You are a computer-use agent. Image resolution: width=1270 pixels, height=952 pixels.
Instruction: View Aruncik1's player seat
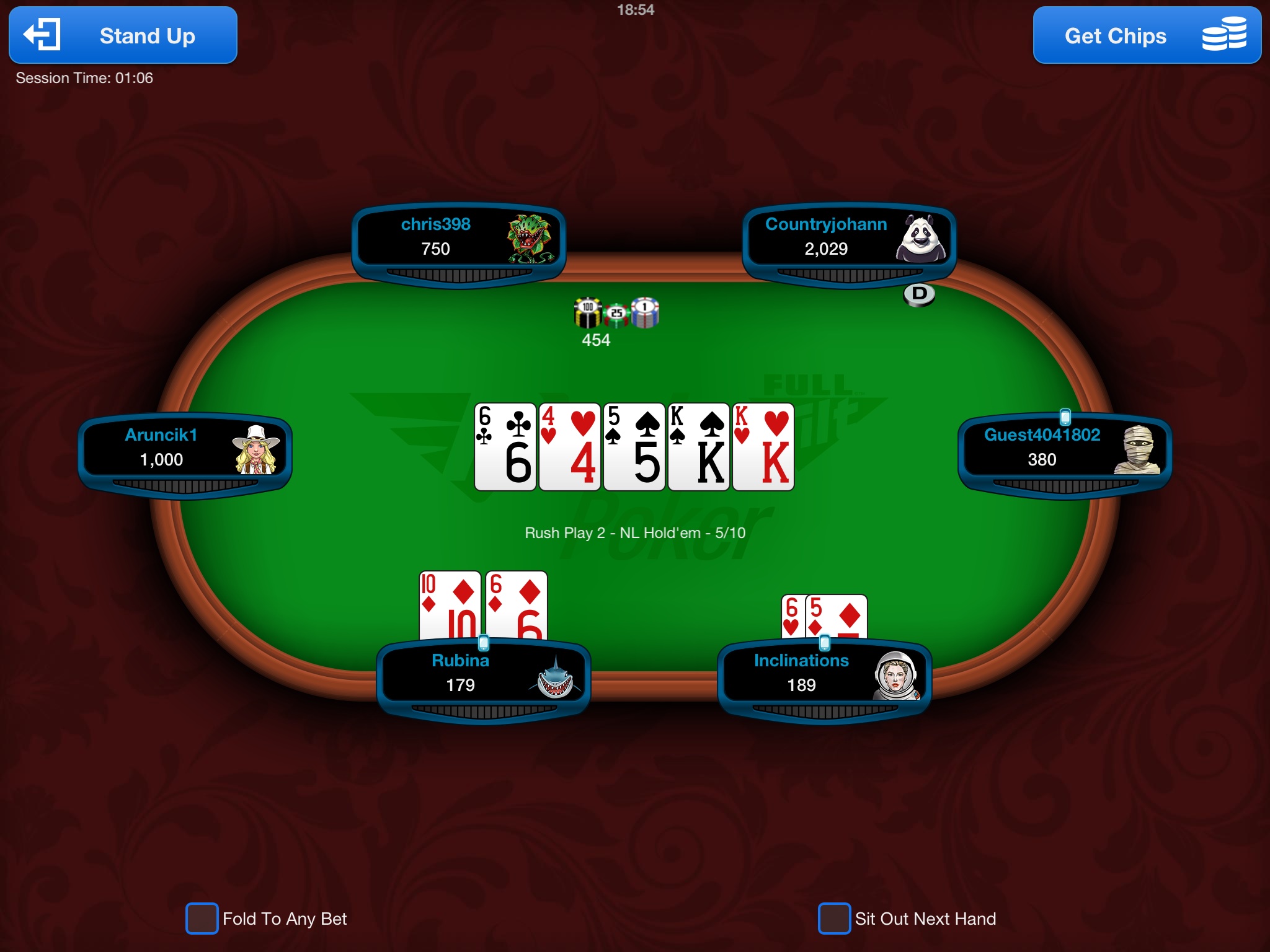pos(185,449)
